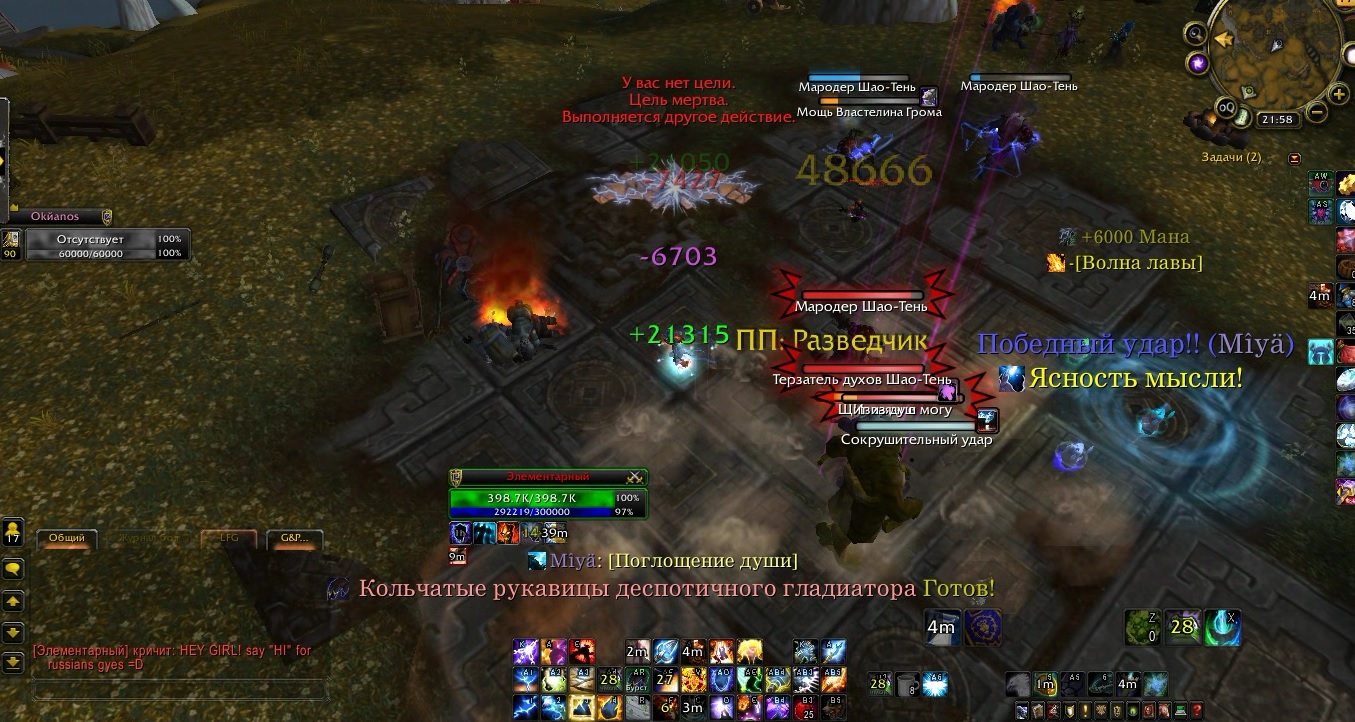Jump chat to bottom with the last arrow button
This screenshot has width=1355, height=722.
click(13, 661)
